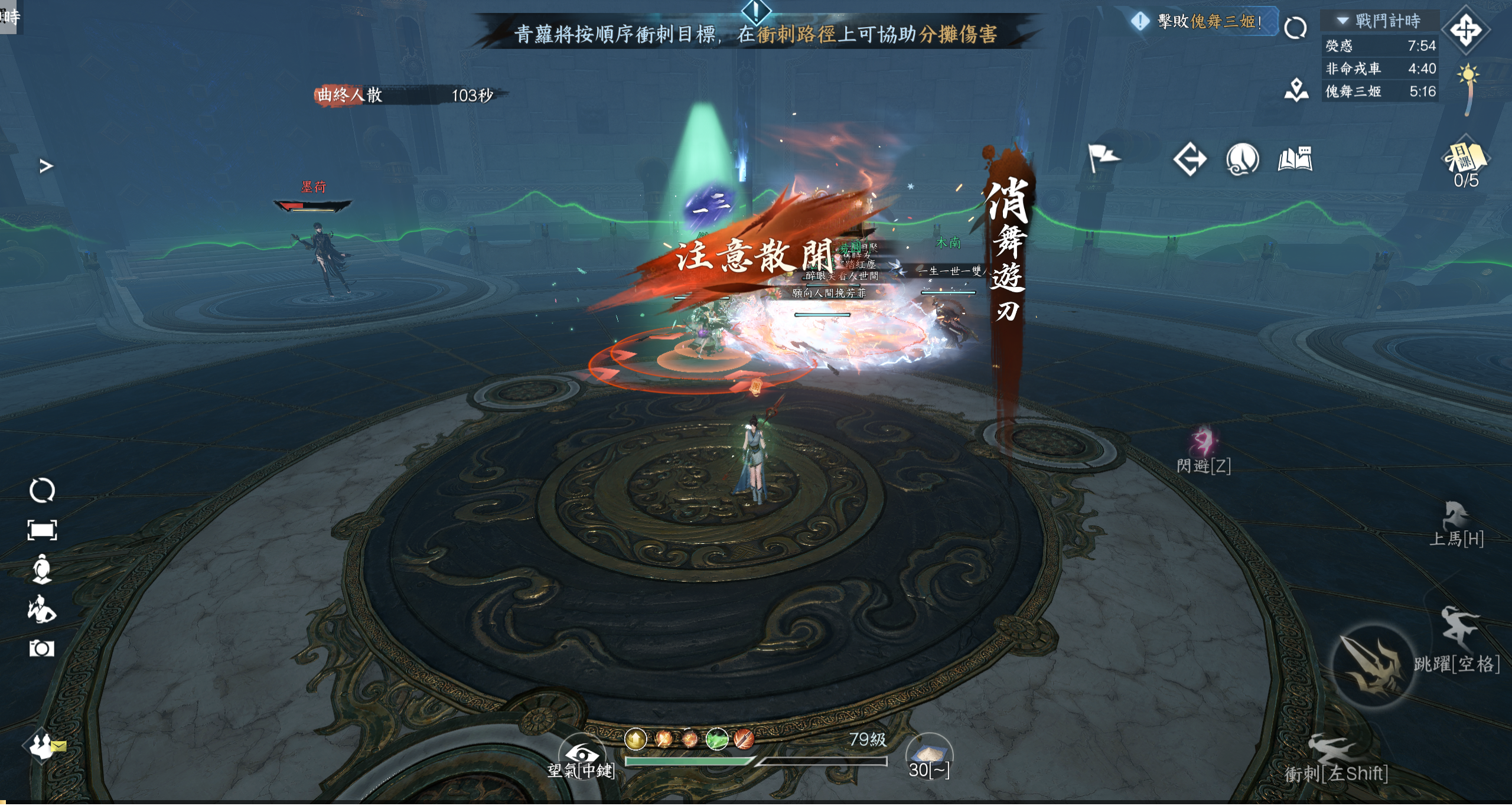Open the white flag icon
This screenshot has height=806, width=1512.
pyautogui.click(x=1102, y=158)
